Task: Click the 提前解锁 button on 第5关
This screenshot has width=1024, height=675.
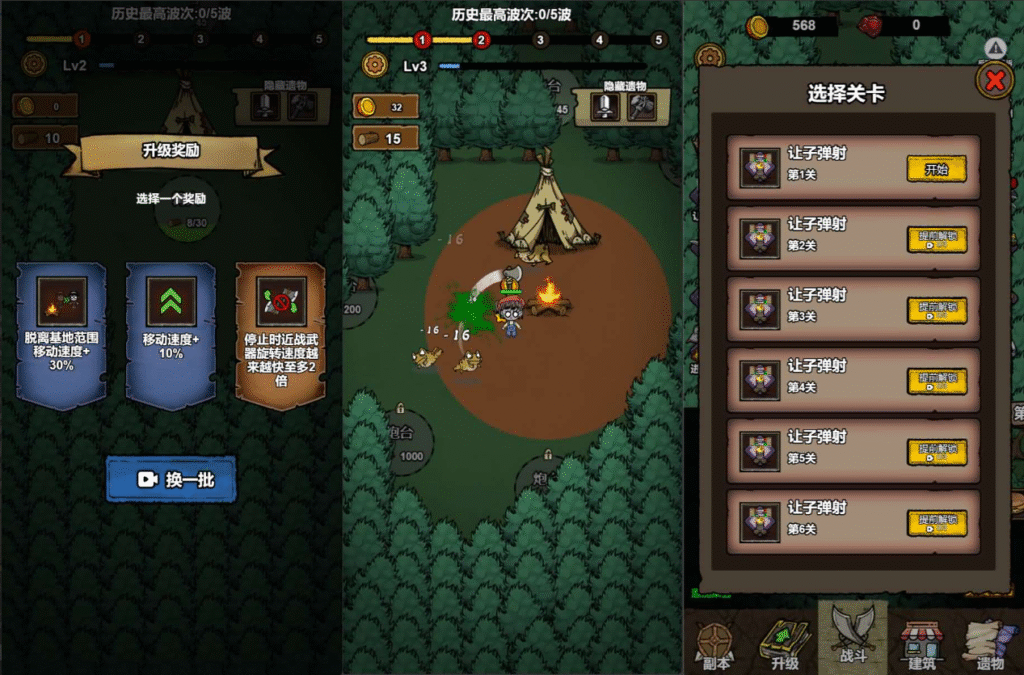Action: point(936,452)
